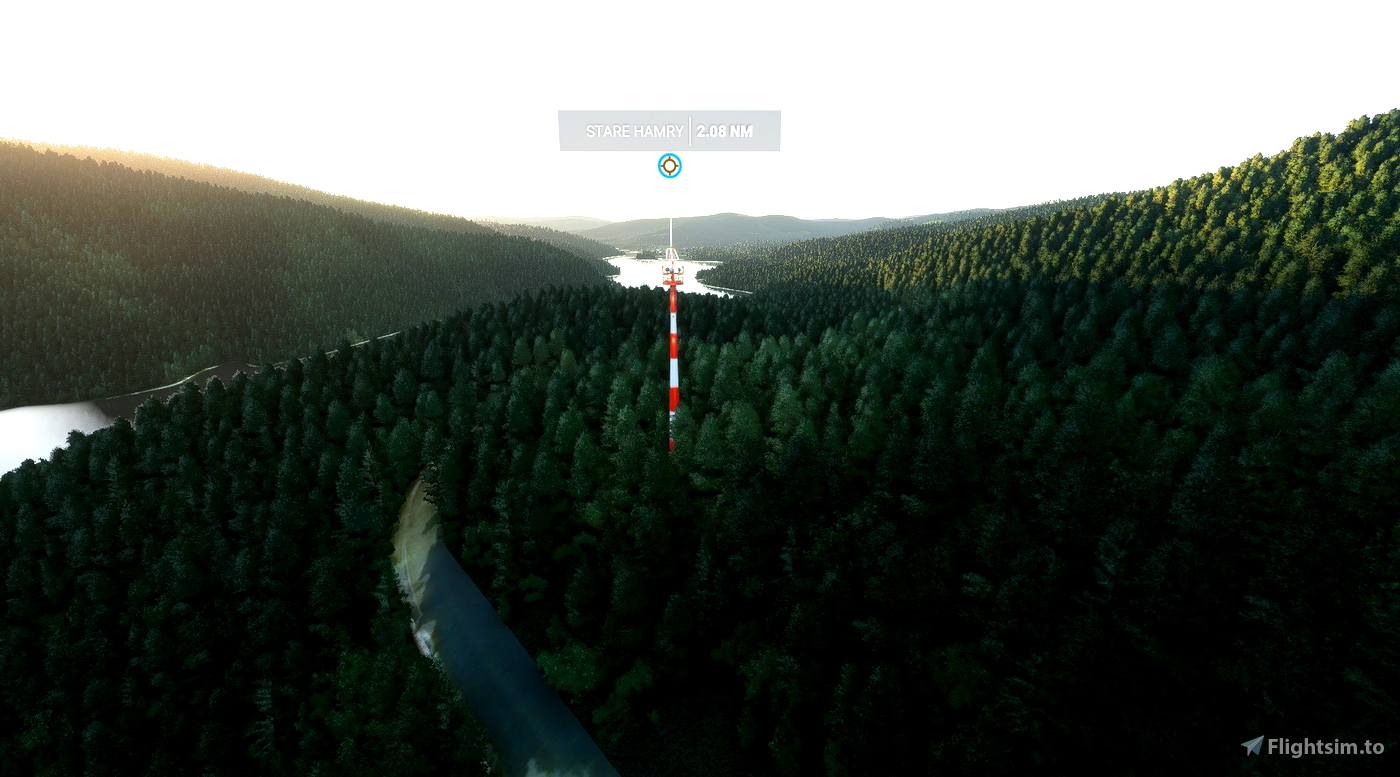Viewport: 1400px width, 777px height.
Task: Click the STARE HAMRY waypoint label
Action: click(635, 131)
